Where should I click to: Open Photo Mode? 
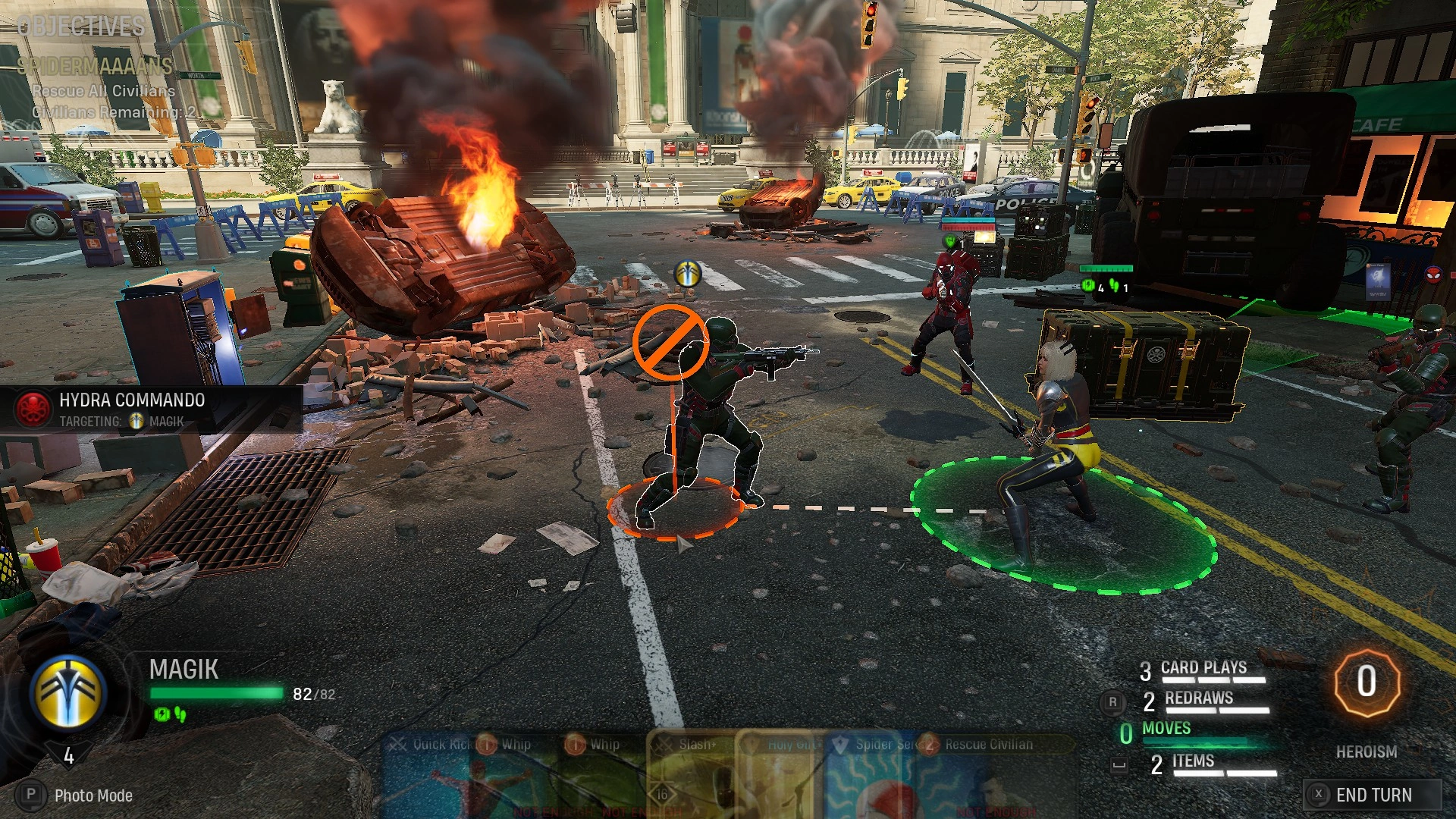[x=93, y=795]
